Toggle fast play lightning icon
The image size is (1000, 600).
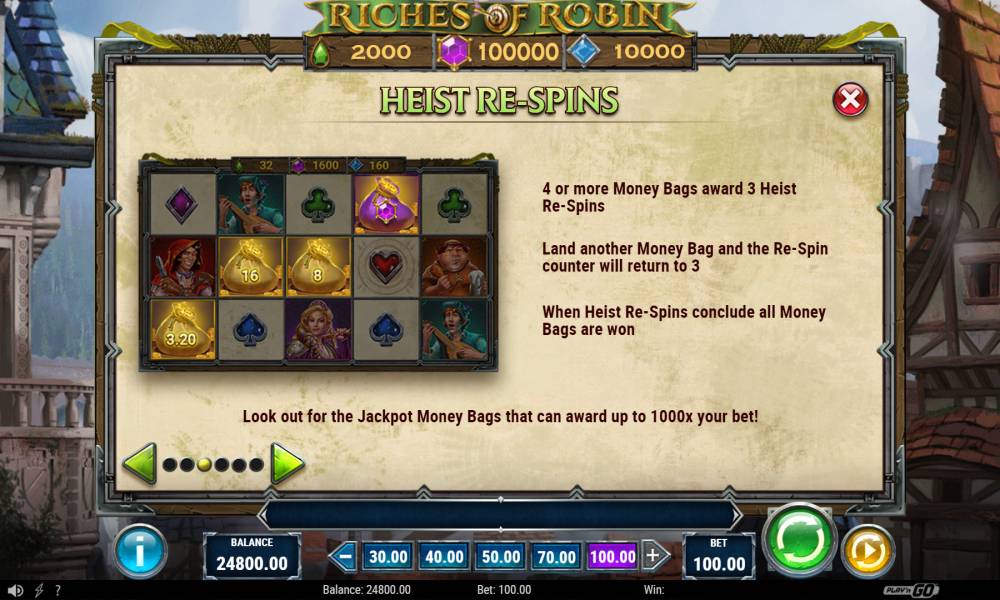click(x=39, y=590)
